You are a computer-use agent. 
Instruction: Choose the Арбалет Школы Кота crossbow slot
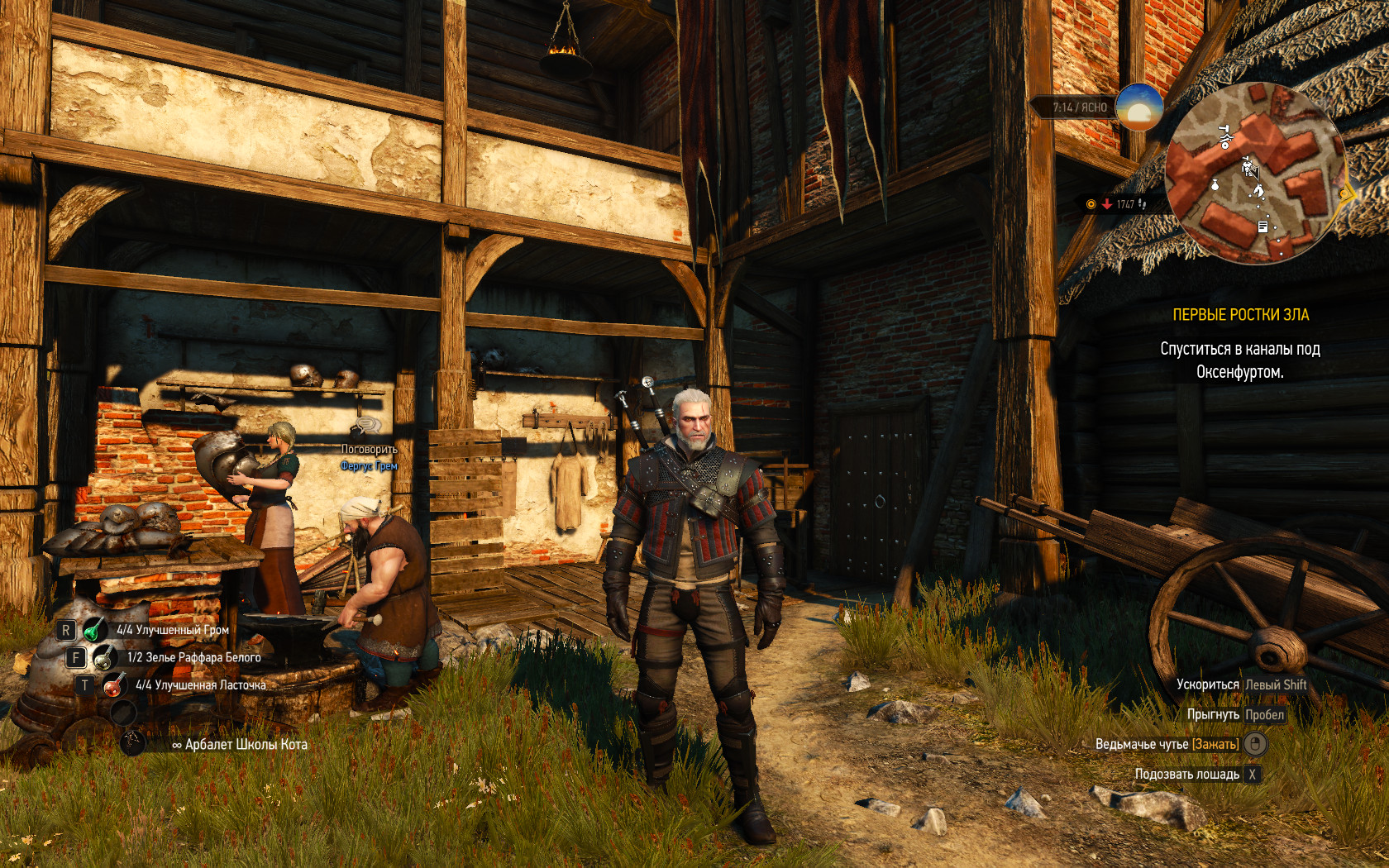pyautogui.click(x=133, y=744)
